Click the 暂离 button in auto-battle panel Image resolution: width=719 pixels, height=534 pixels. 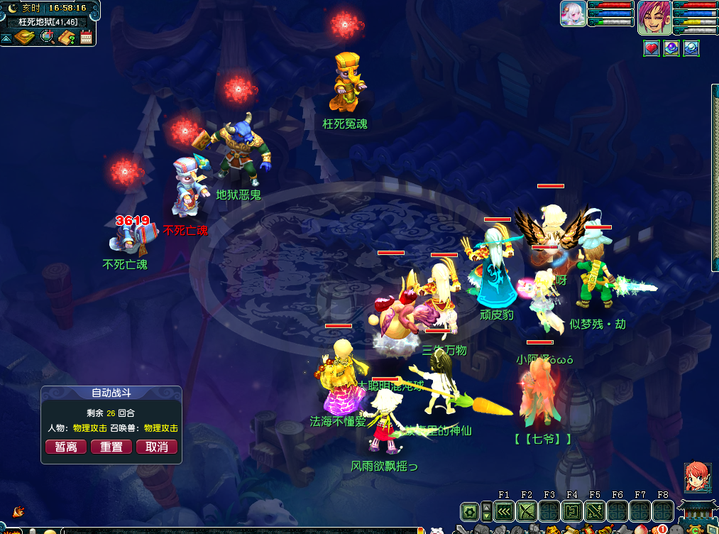65,447
